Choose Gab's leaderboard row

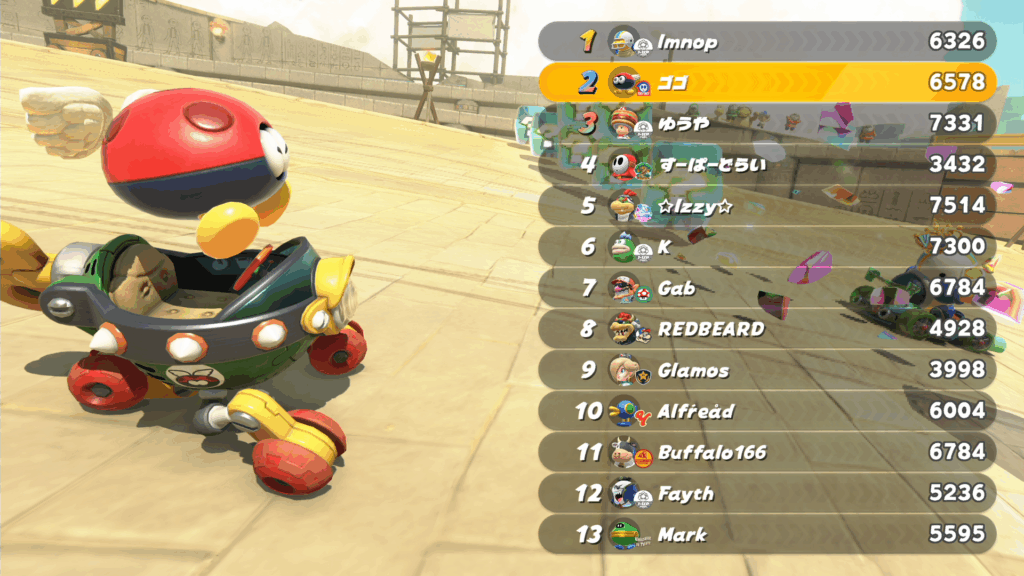(767, 288)
